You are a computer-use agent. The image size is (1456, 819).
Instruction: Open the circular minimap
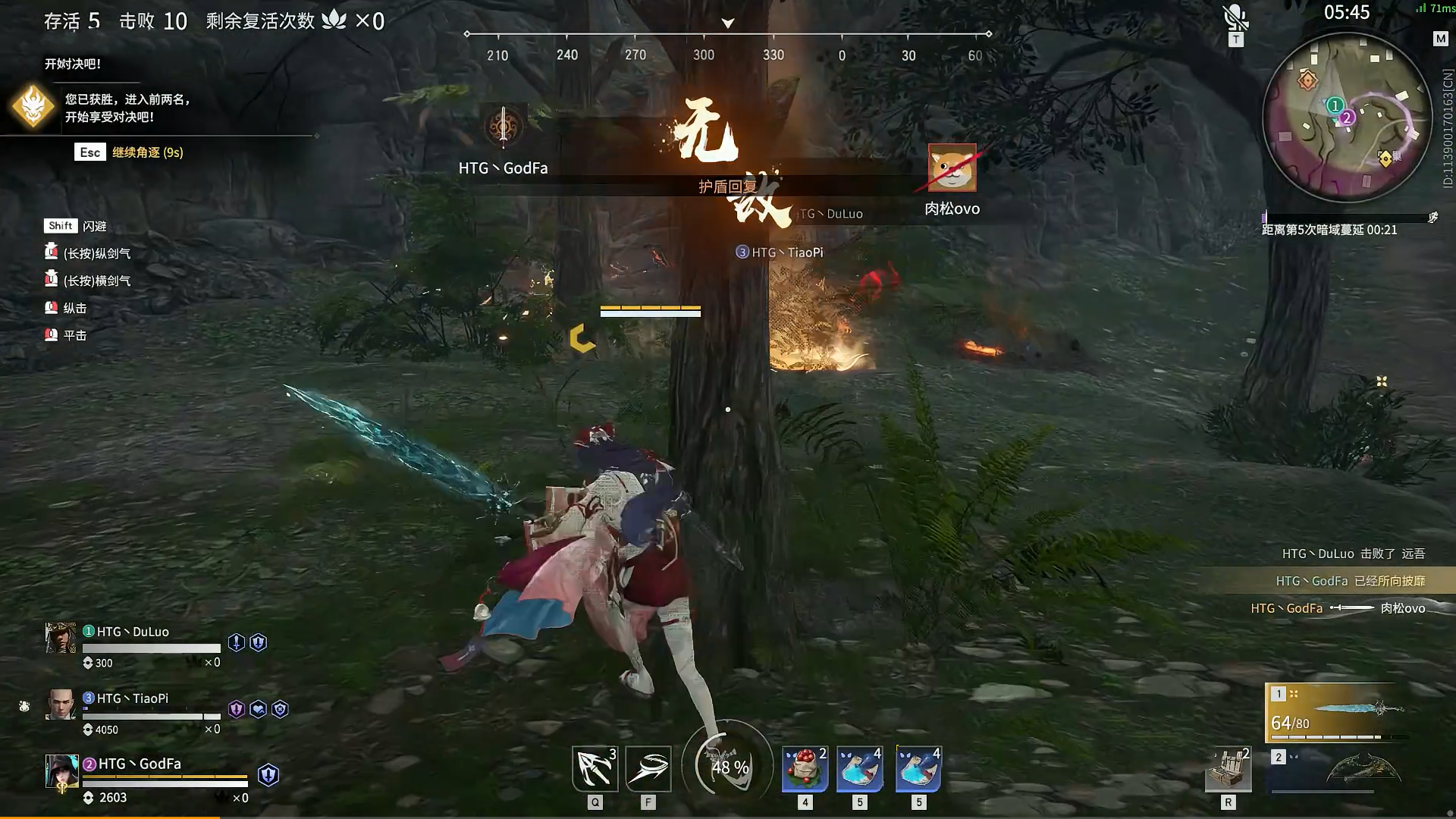1345,119
